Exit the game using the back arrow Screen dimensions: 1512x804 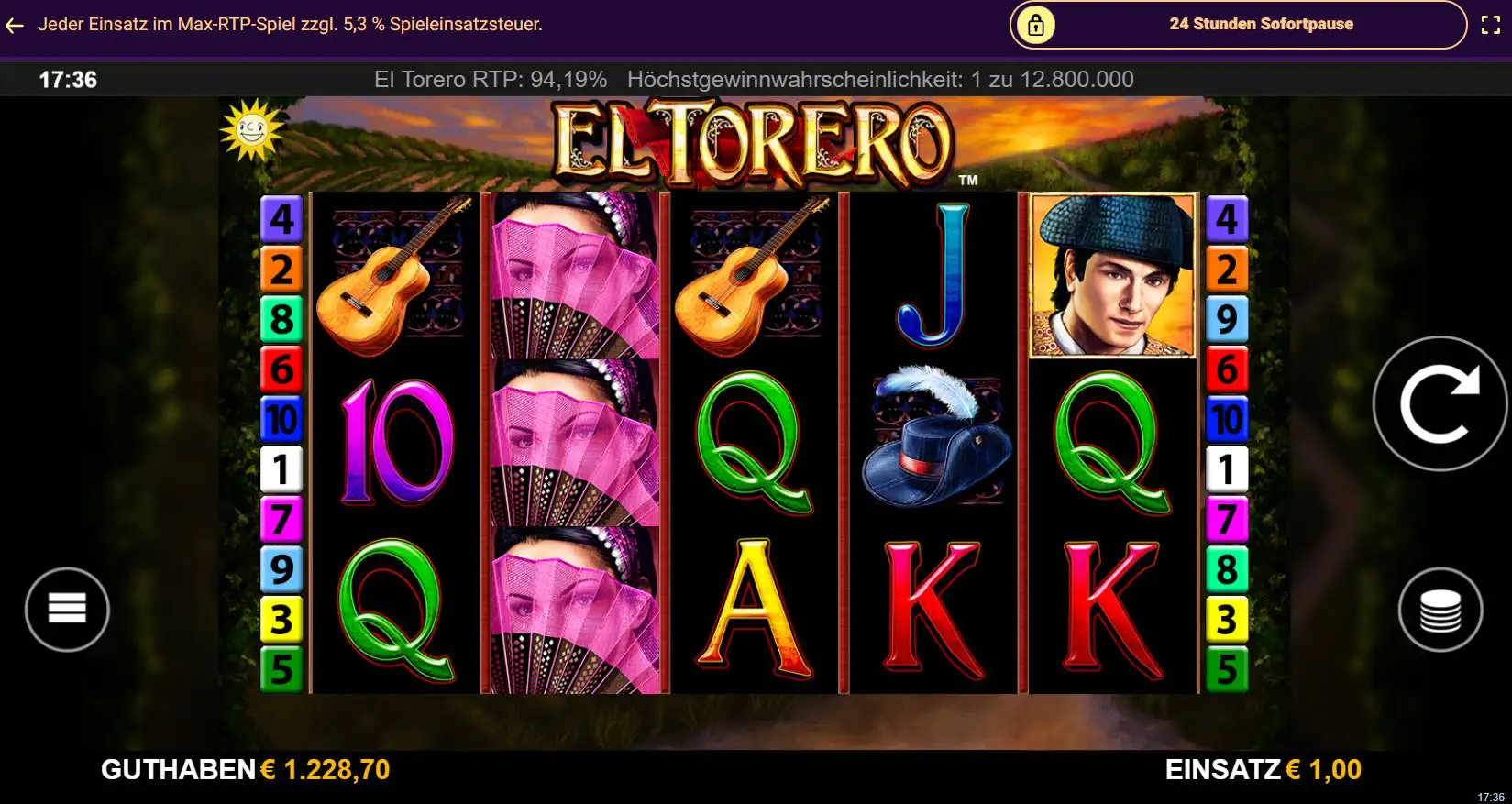14,25
